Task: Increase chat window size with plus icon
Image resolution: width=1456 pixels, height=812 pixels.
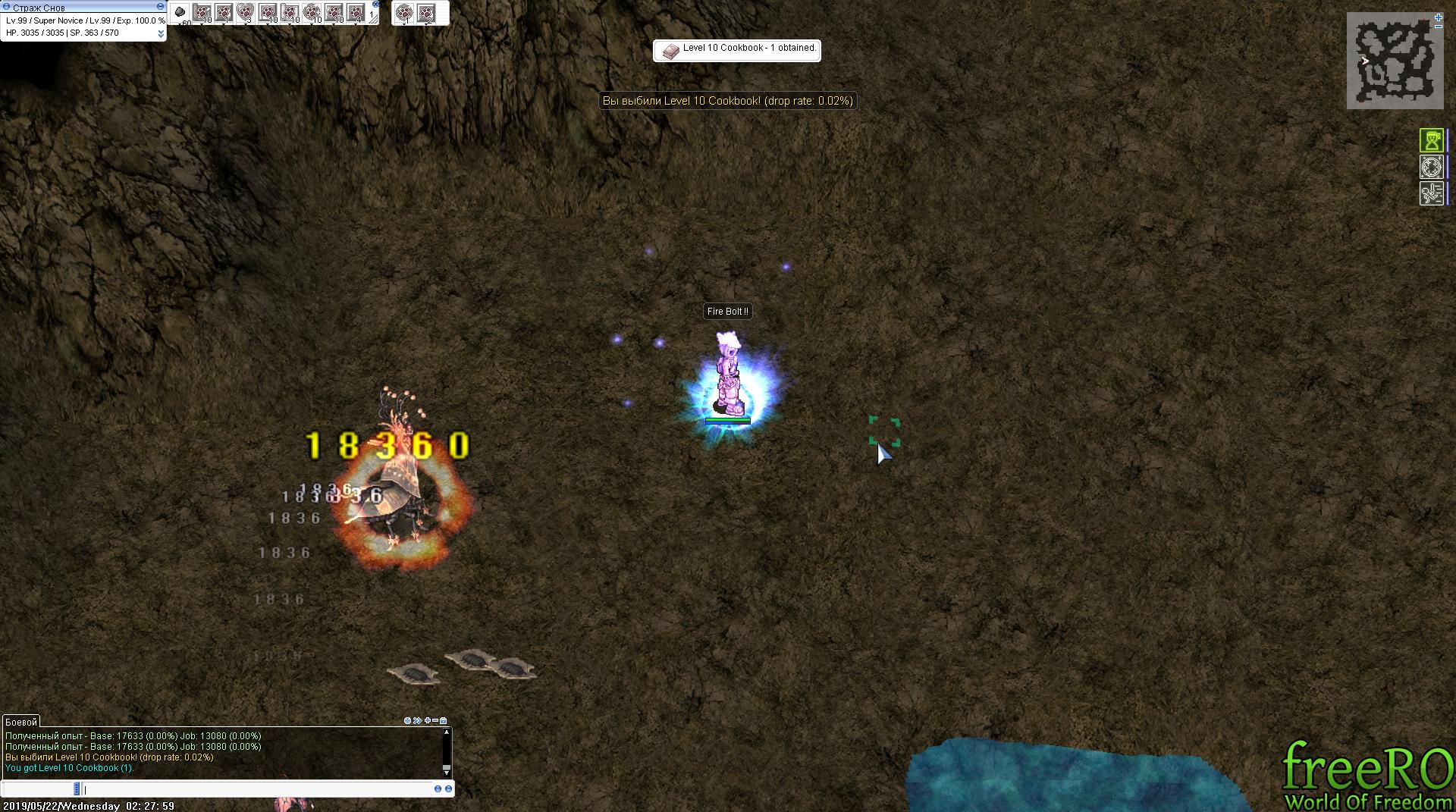Action: tap(428, 721)
